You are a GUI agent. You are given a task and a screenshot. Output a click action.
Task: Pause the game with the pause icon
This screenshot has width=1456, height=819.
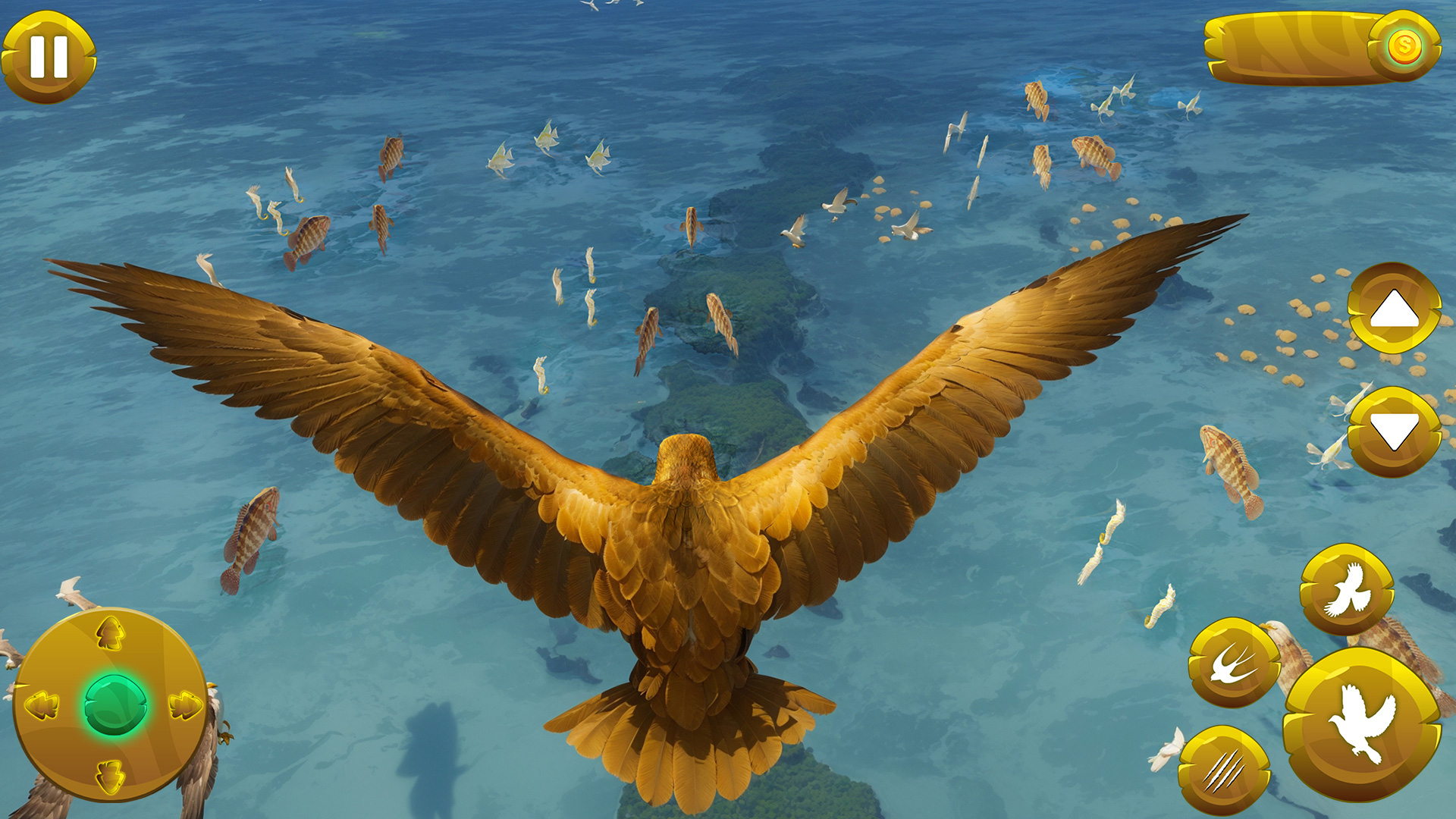click(49, 55)
